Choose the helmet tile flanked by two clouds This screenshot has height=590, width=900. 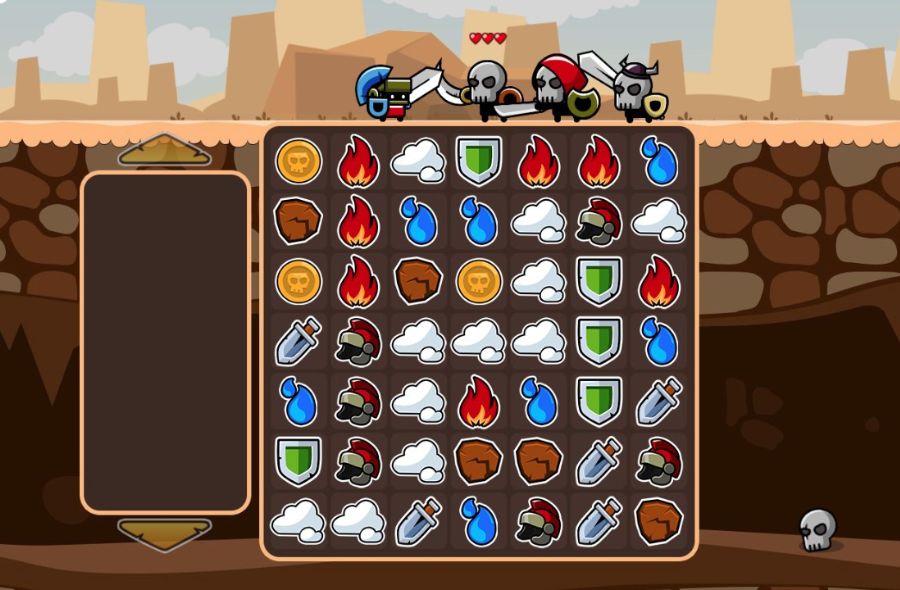coord(598,222)
